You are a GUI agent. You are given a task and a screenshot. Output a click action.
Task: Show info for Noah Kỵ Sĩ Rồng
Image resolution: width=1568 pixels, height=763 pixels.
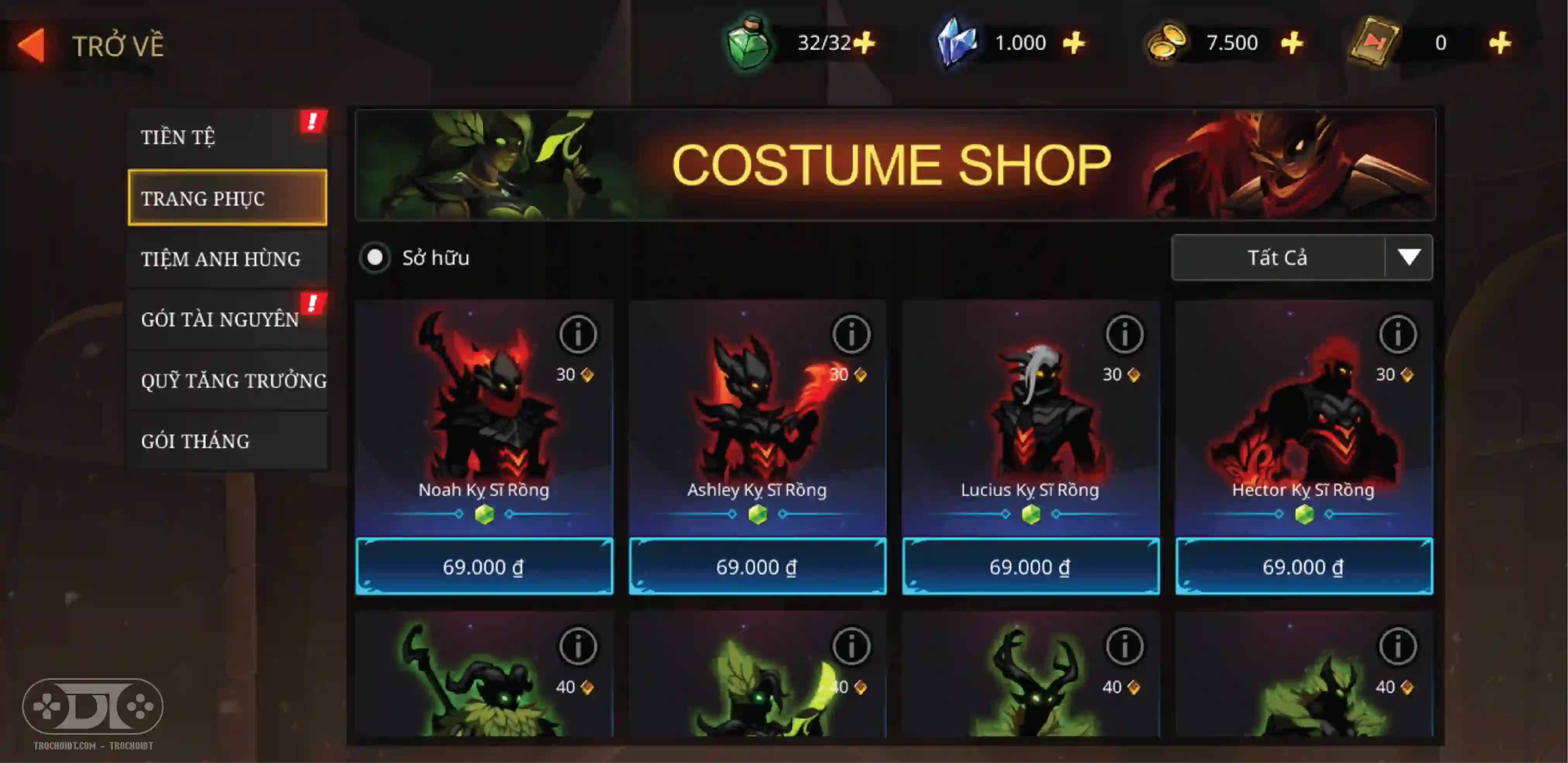coord(577,334)
